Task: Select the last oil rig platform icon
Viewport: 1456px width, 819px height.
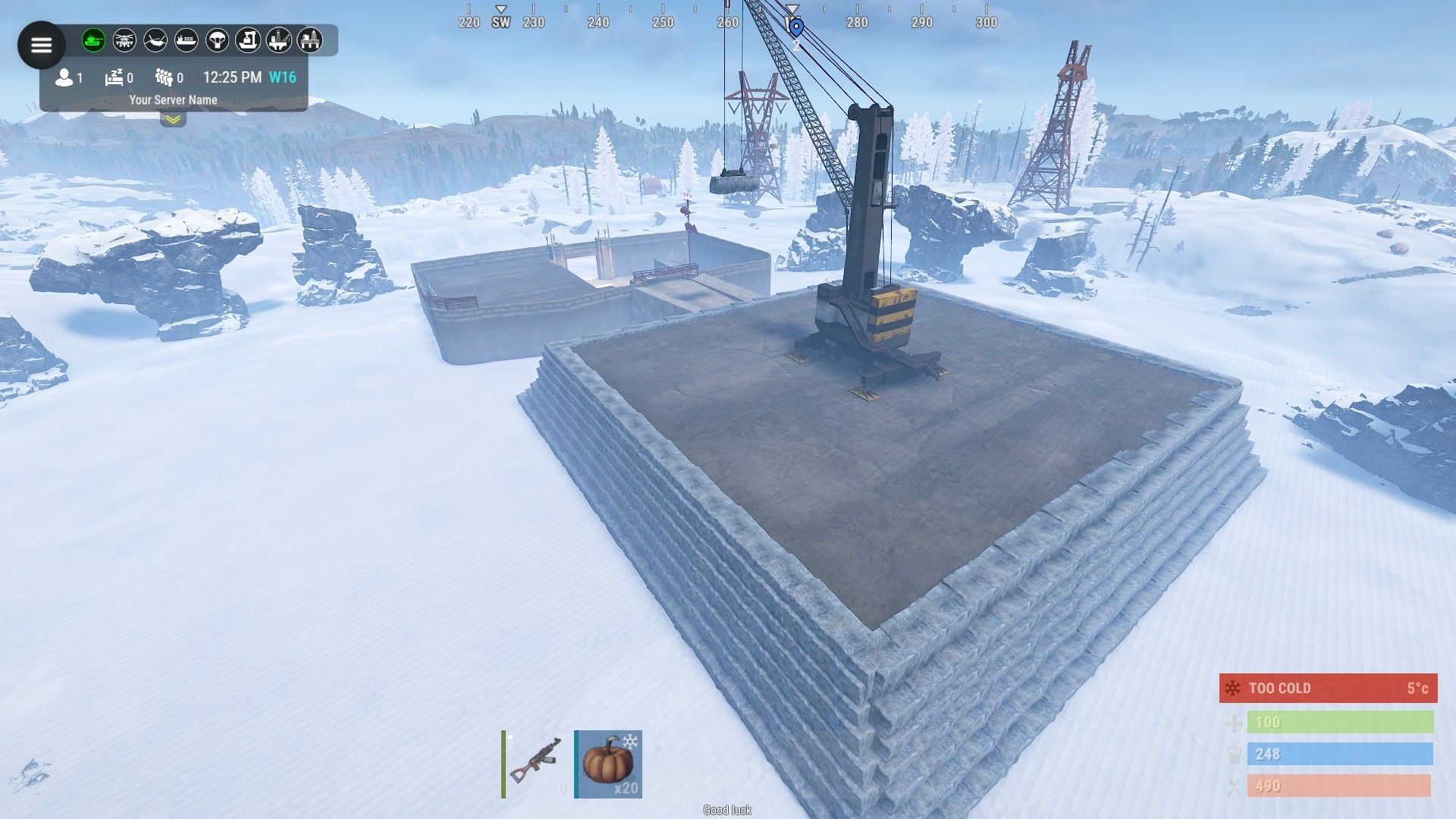Action: point(309,40)
